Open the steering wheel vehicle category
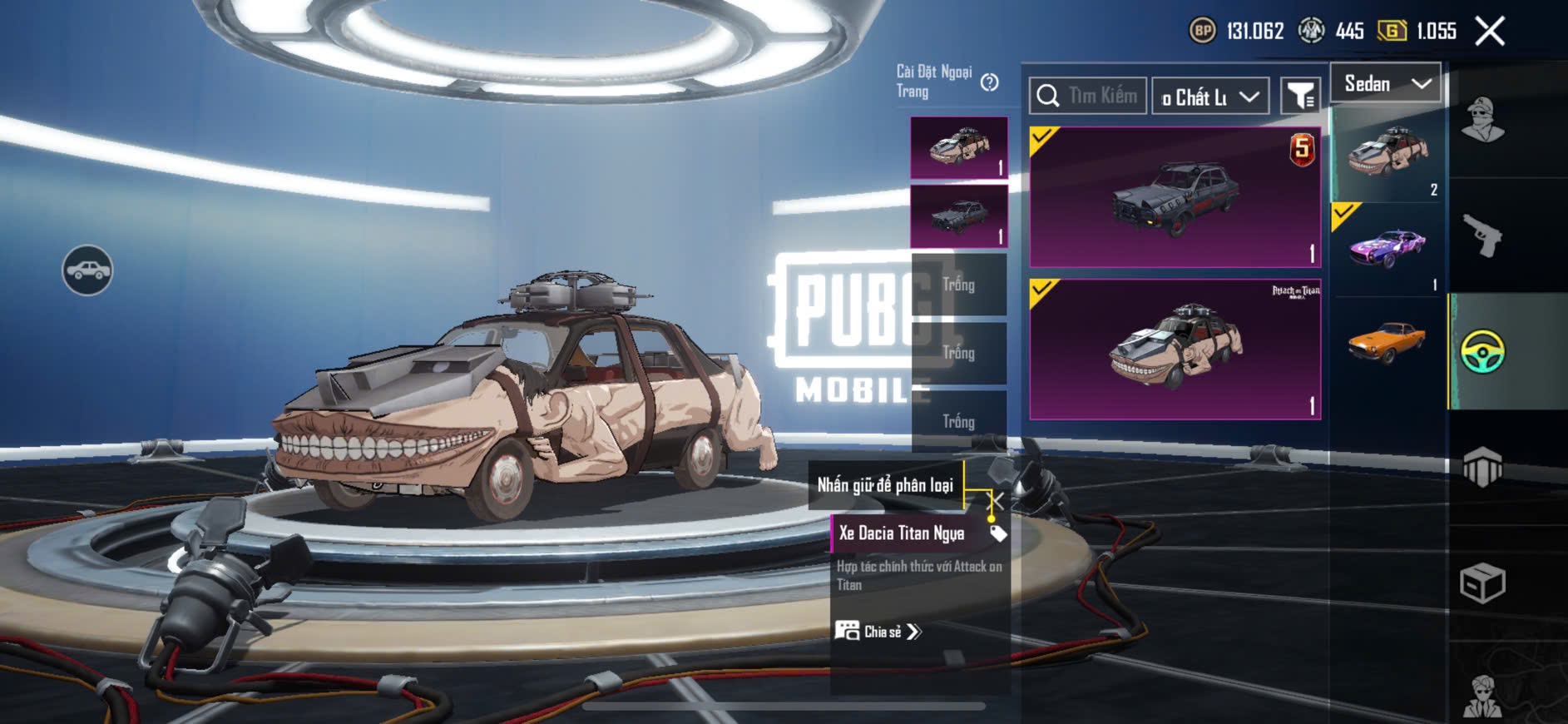 tap(1483, 351)
